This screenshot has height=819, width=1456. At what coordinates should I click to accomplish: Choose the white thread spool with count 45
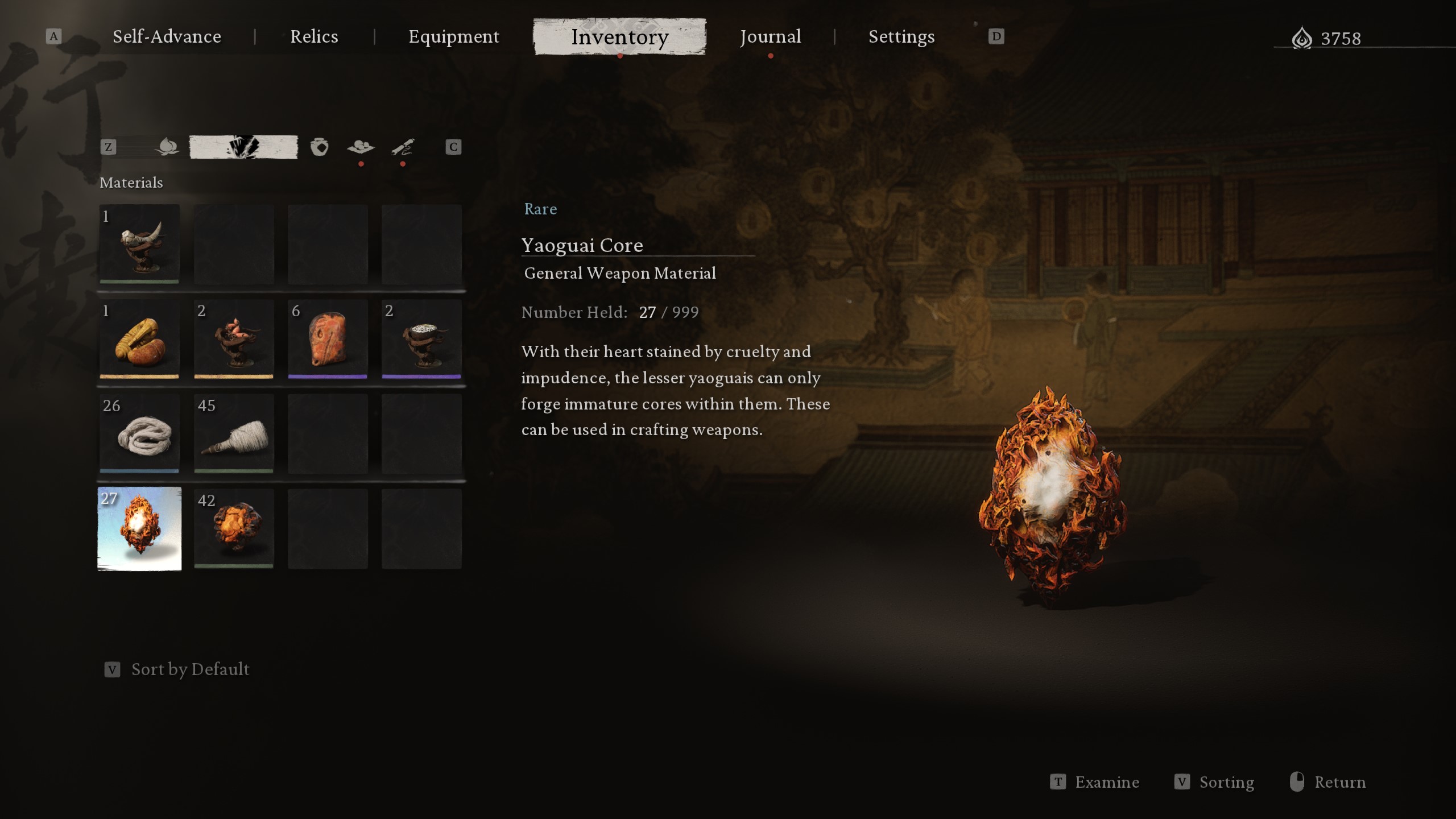pos(234,434)
